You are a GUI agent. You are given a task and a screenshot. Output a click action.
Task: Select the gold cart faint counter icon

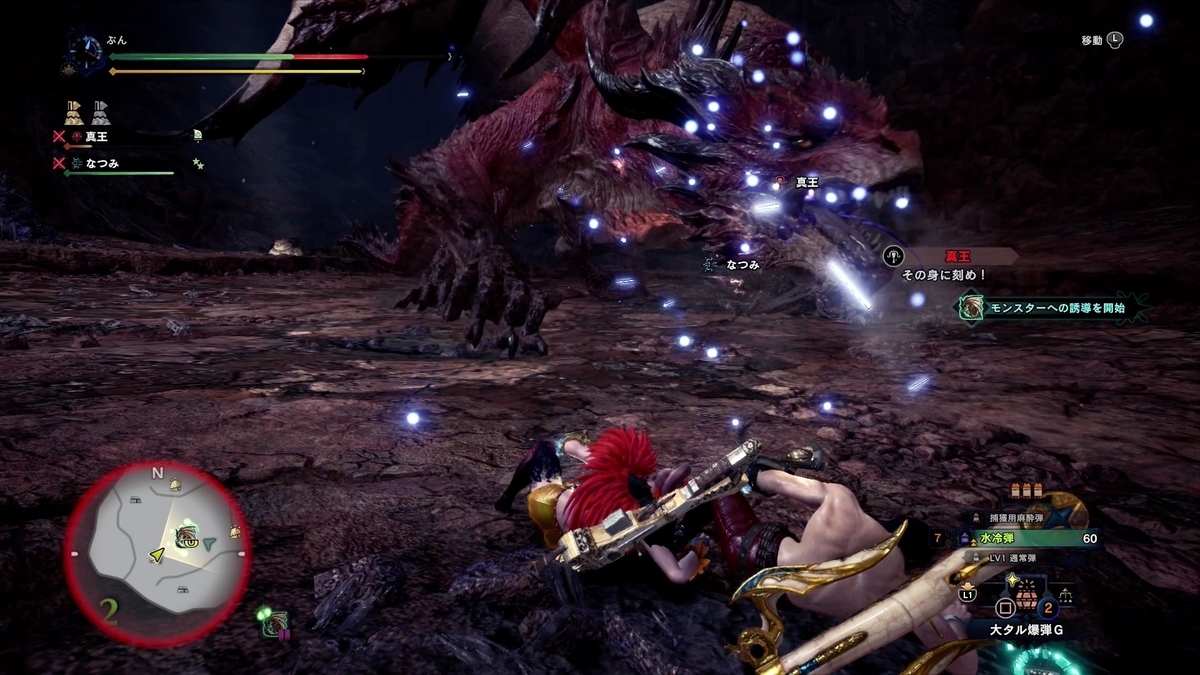75,111
